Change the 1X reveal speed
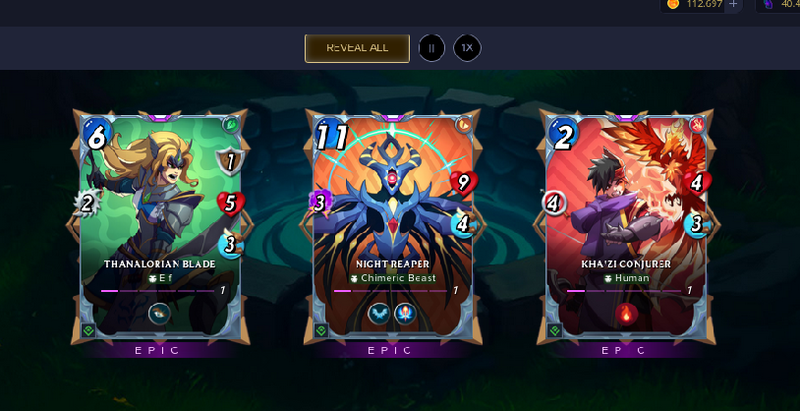Viewport: 800px width, 411px height. tap(466, 47)
